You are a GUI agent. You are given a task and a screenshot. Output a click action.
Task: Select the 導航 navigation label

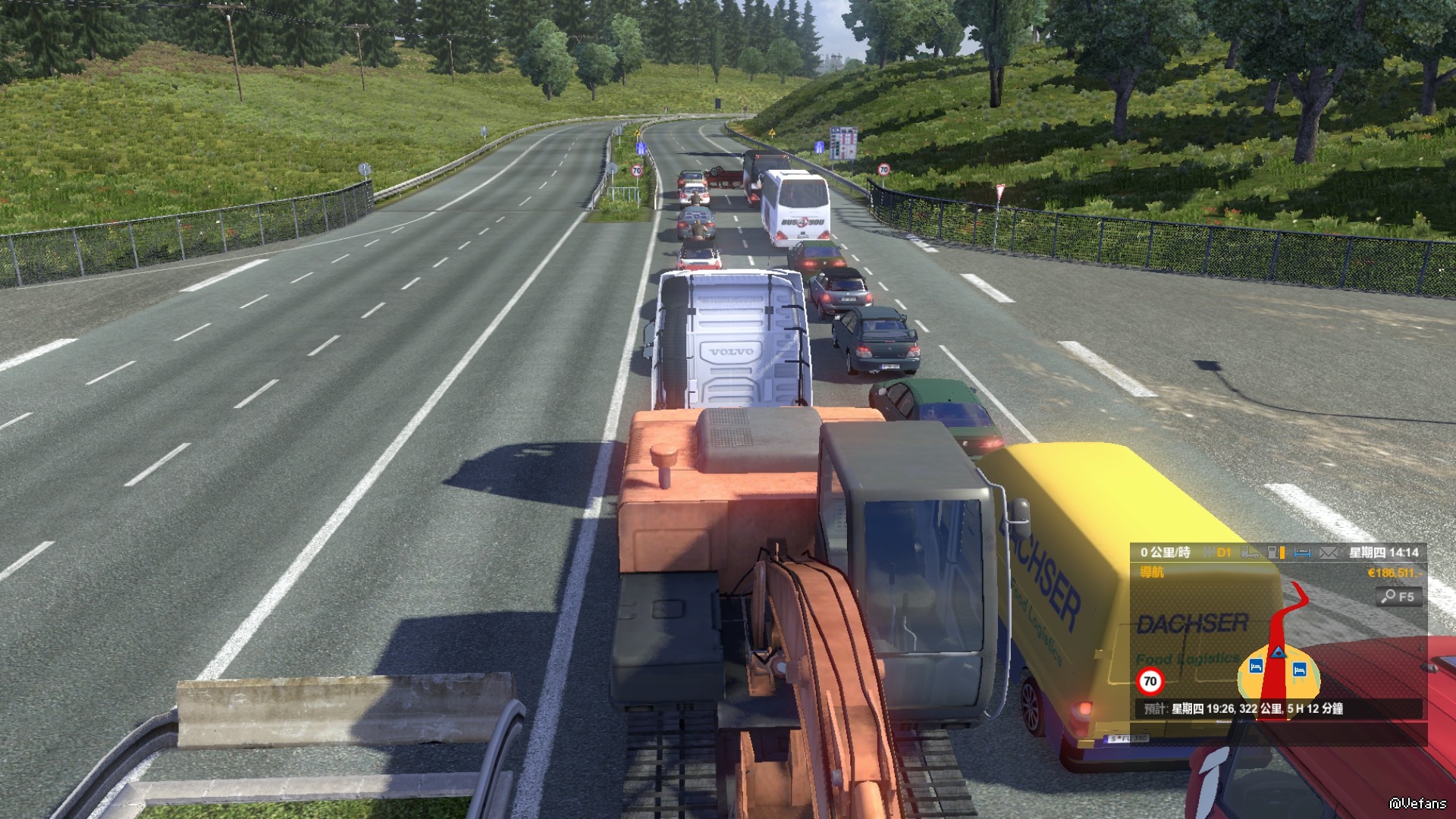pos(1151,573)
